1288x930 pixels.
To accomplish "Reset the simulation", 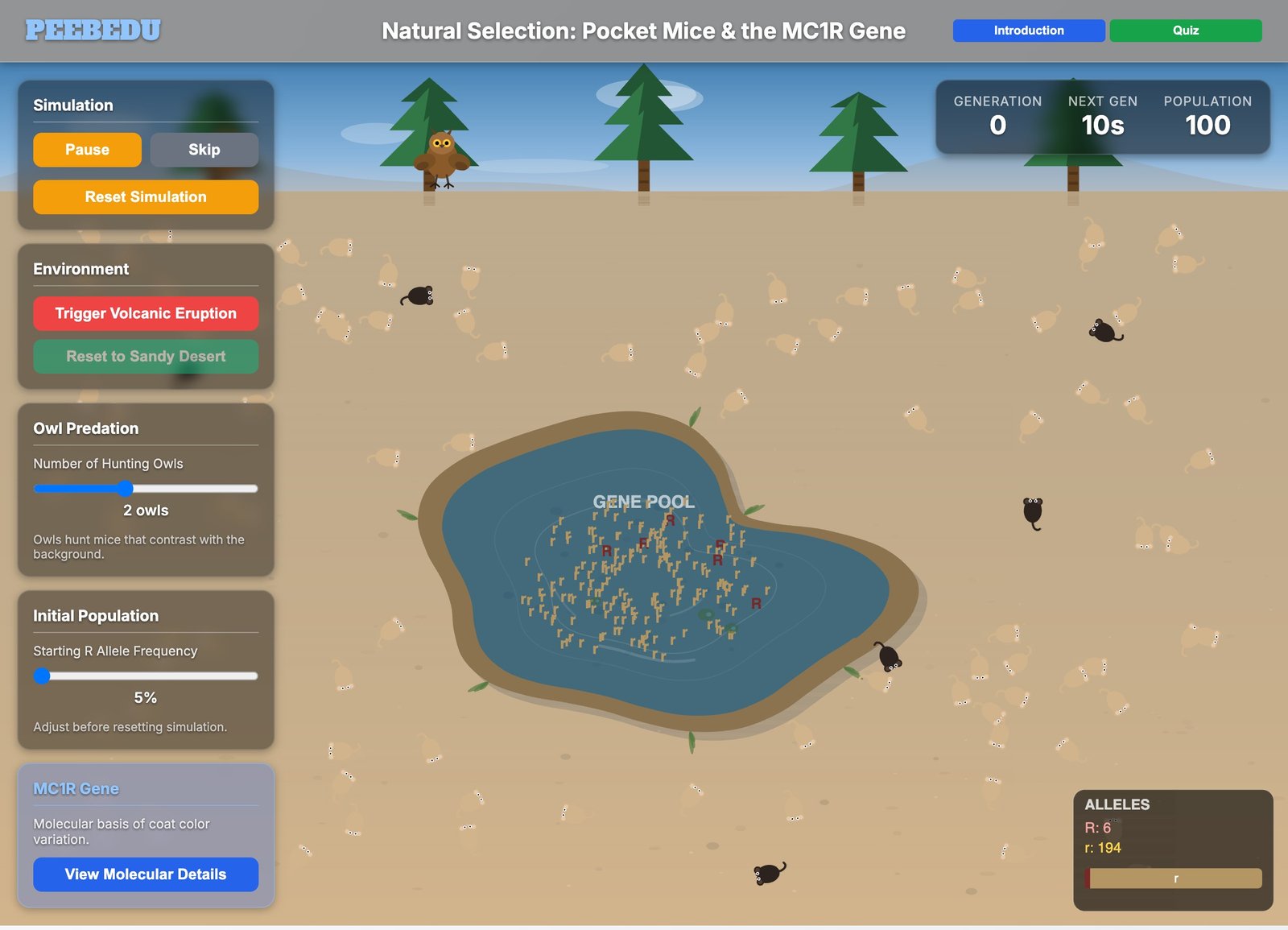I will [145, 196].
